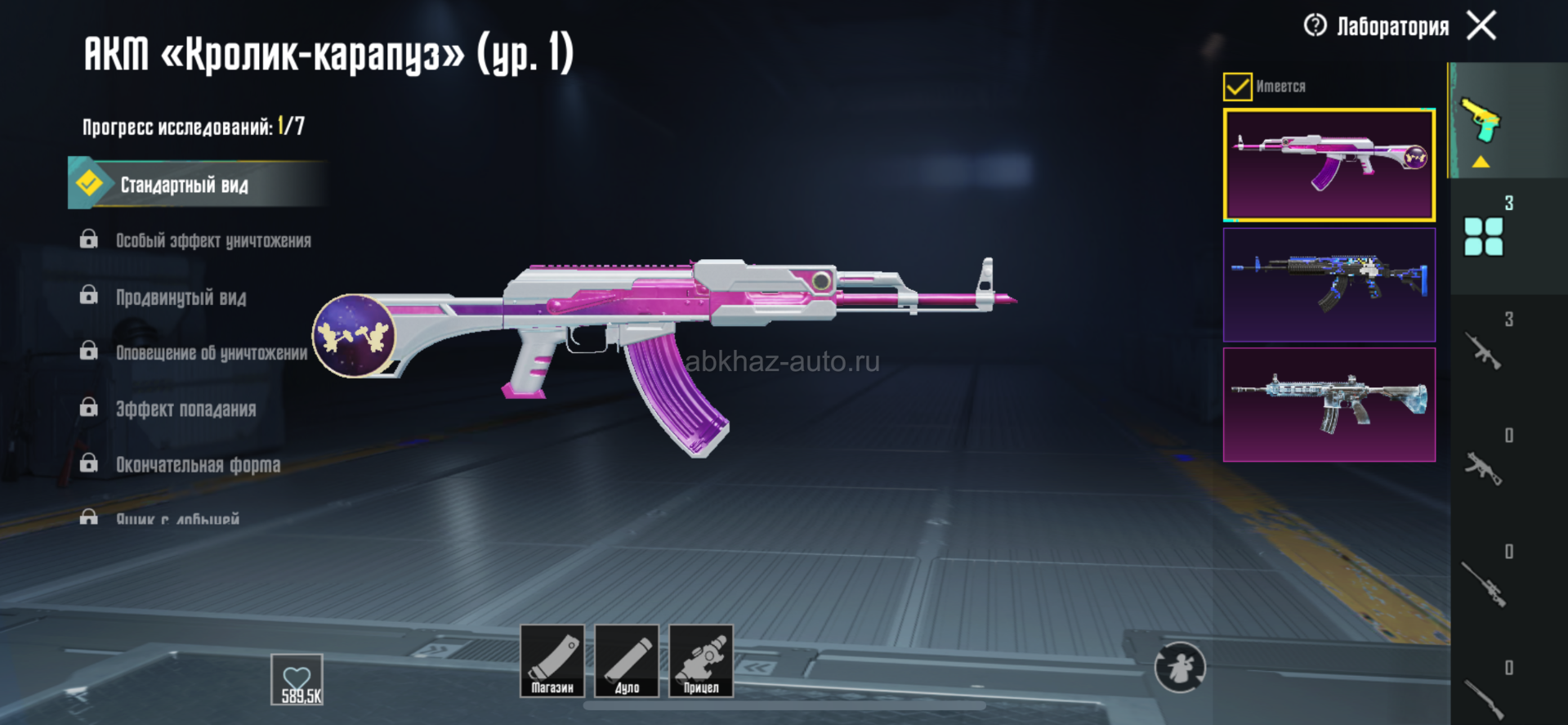Close the weapon lab screen
The height and width of the screenshot is (725, 1568).
1481,25
